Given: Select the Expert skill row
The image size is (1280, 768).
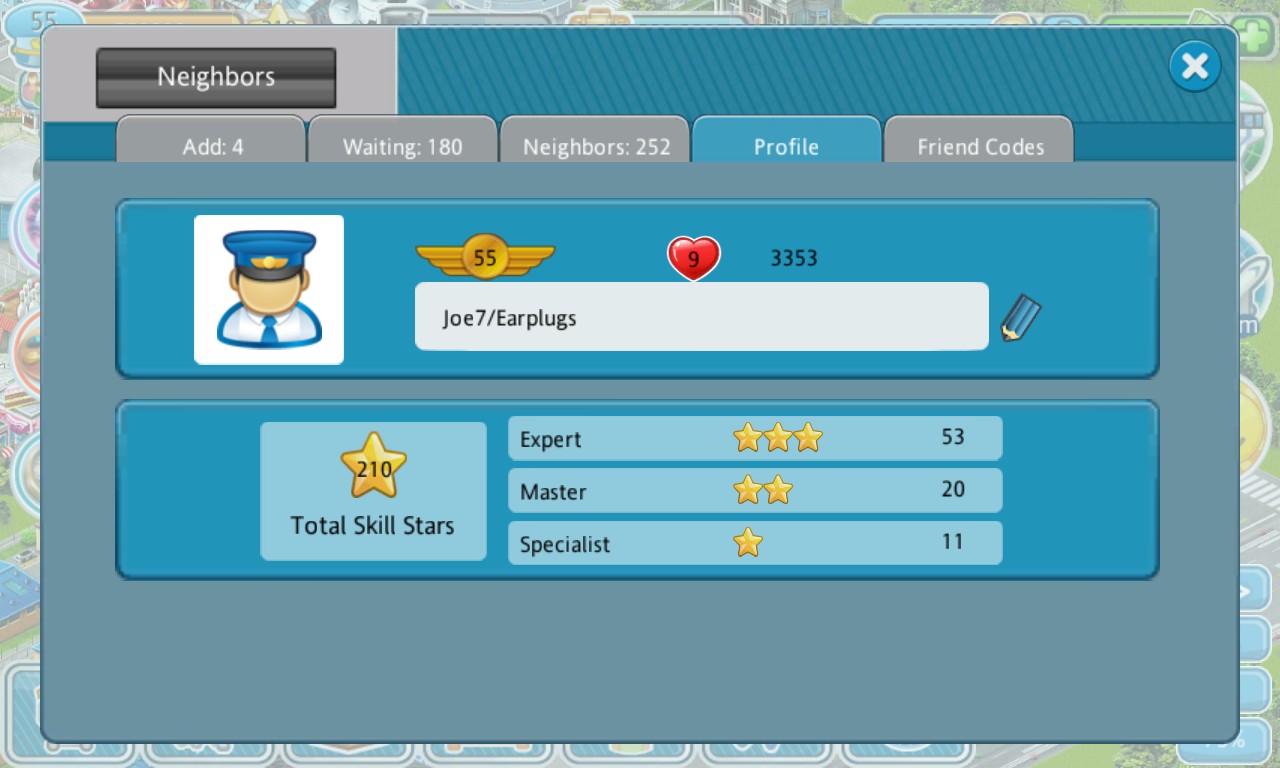Looking at the screenshot, I should (755, 438).
